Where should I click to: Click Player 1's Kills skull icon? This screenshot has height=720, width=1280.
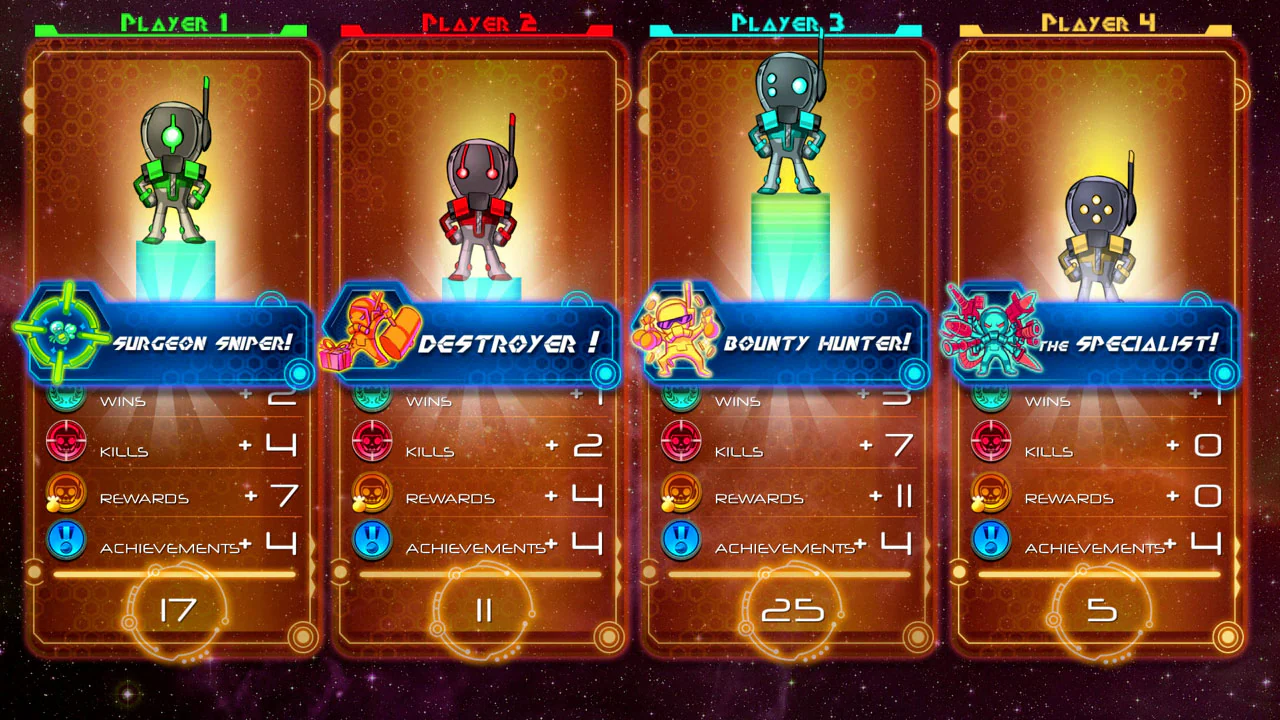pos(66,443)
